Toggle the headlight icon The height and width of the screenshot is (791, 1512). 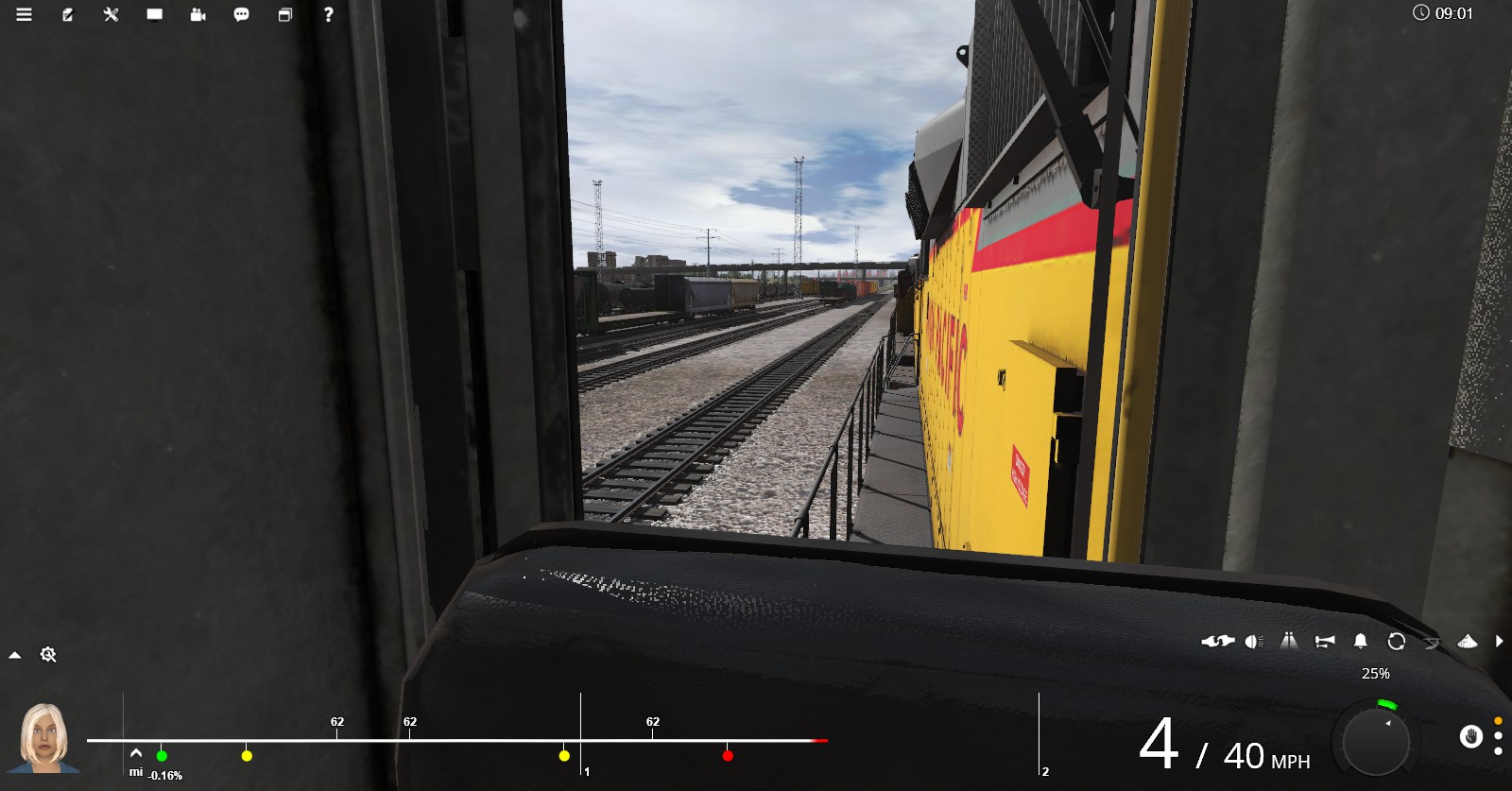click(x=1254, y=642)
